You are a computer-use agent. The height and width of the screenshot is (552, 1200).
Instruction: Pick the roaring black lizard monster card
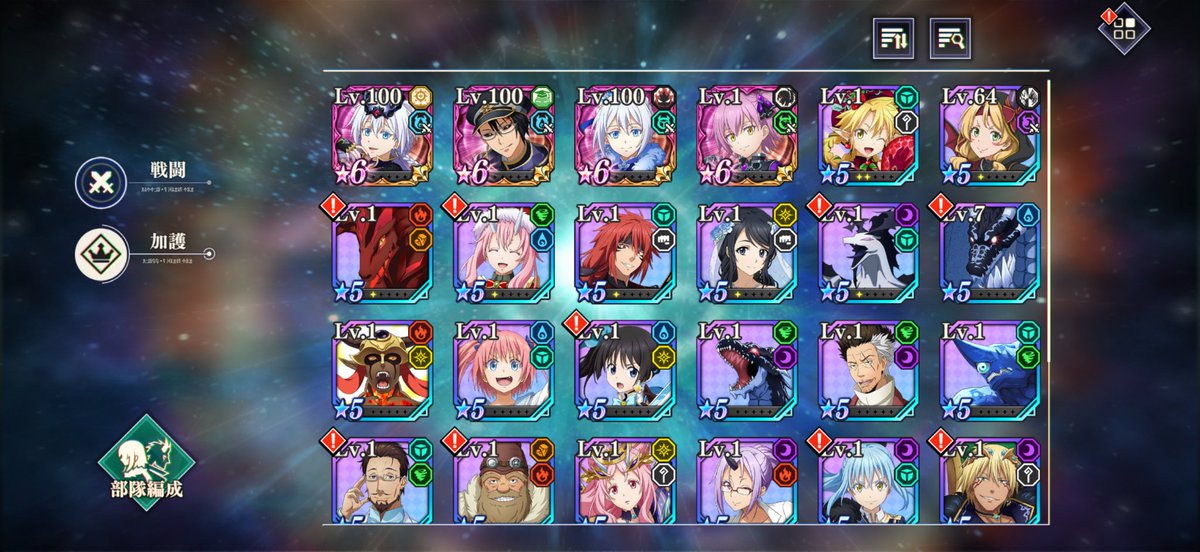[747, 372]
